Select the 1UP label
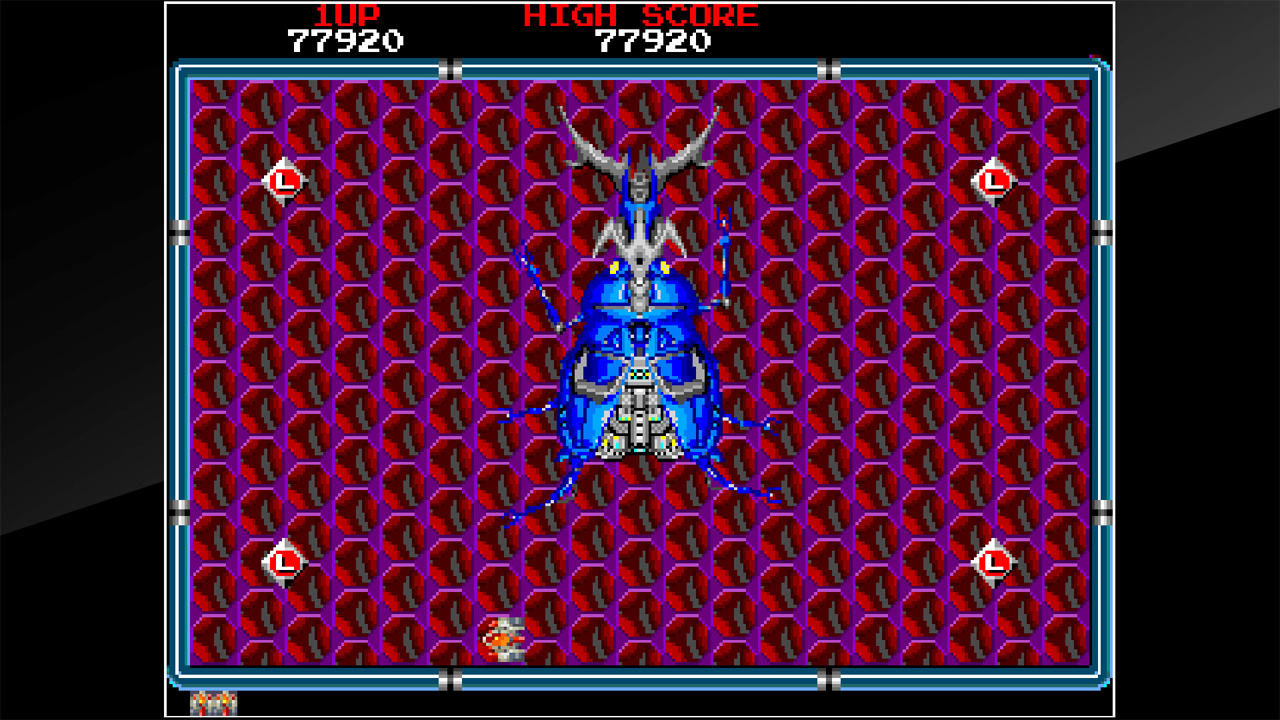The image size is (1280, 720). pos(348,14)
